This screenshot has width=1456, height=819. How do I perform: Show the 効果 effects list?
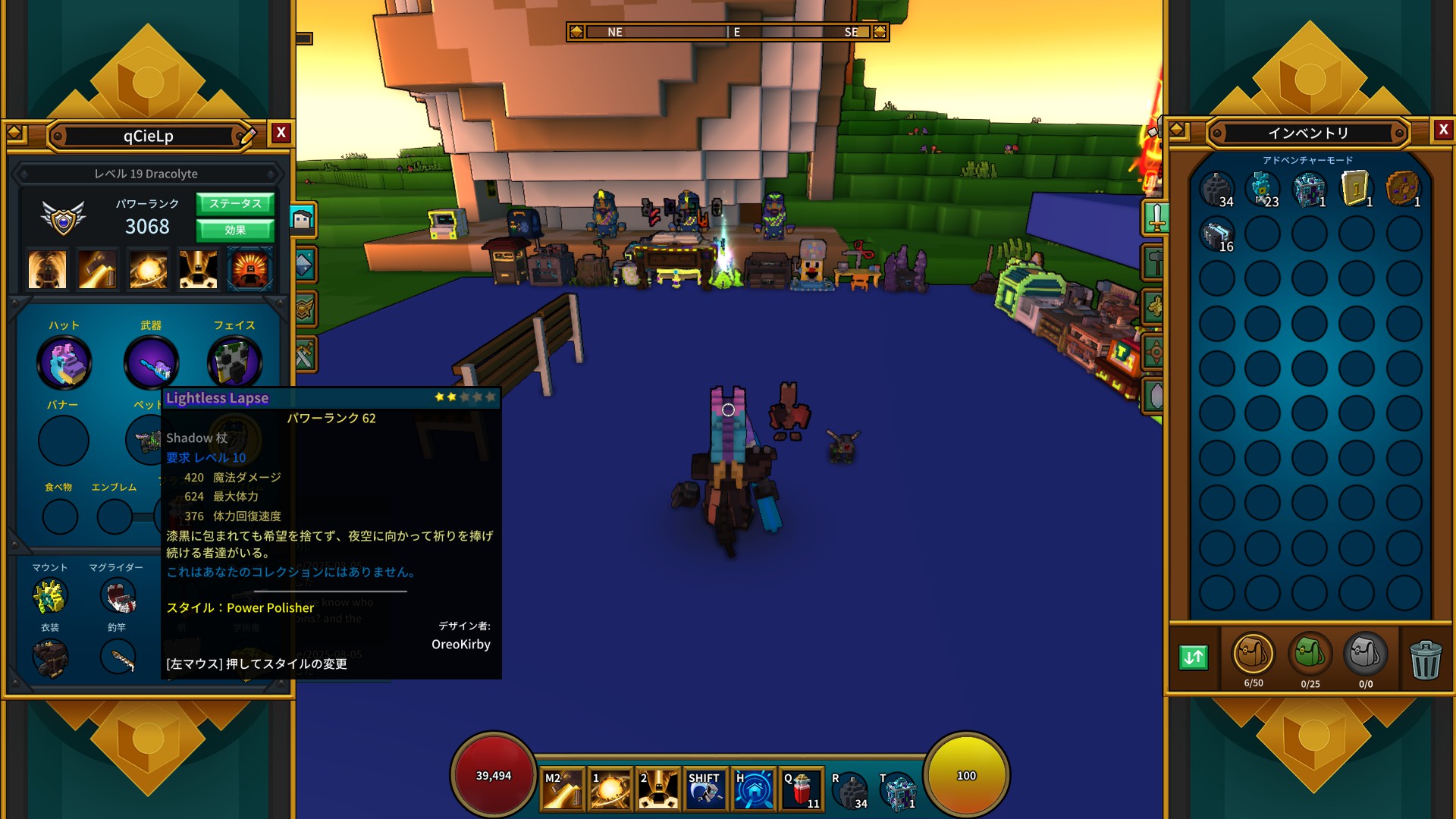(x=235, y=230)
